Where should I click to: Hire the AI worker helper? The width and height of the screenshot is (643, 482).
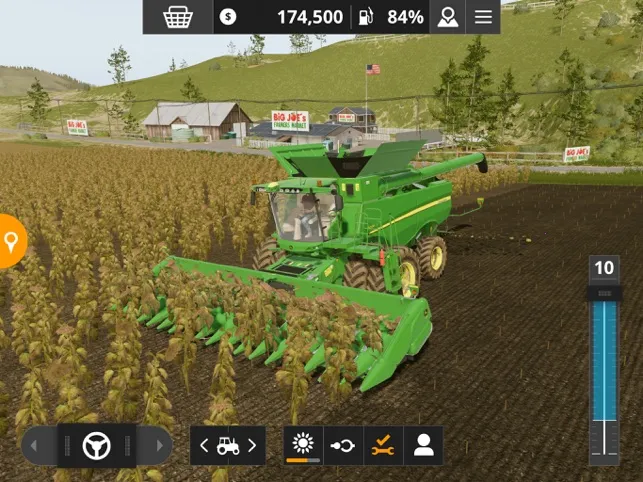[423, 446]
